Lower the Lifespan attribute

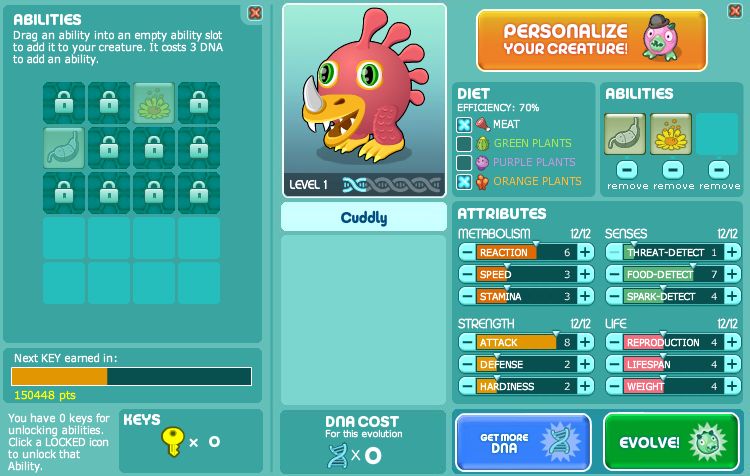point(614,365)
